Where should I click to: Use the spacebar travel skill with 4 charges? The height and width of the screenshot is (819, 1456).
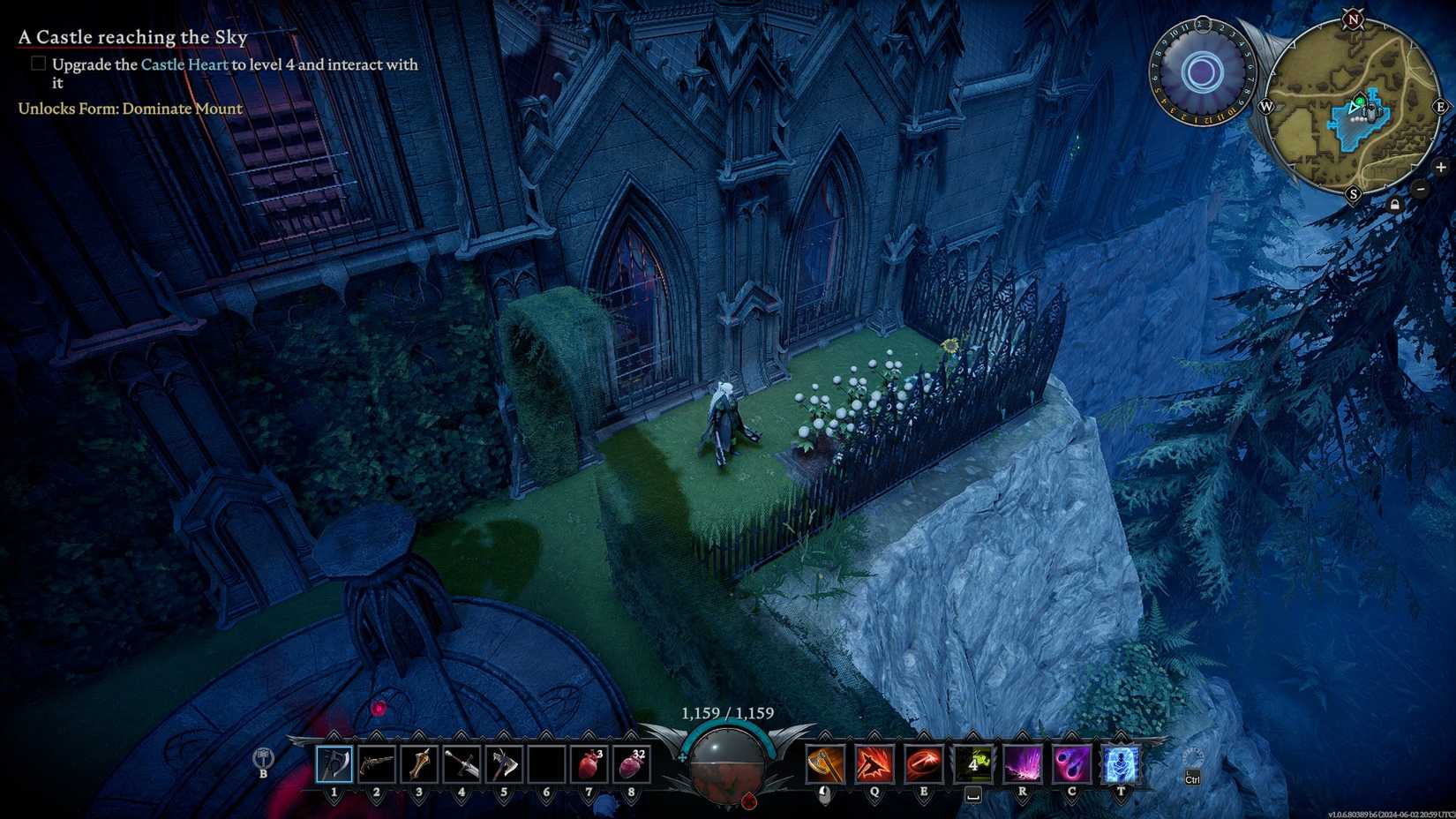[973, 763]
